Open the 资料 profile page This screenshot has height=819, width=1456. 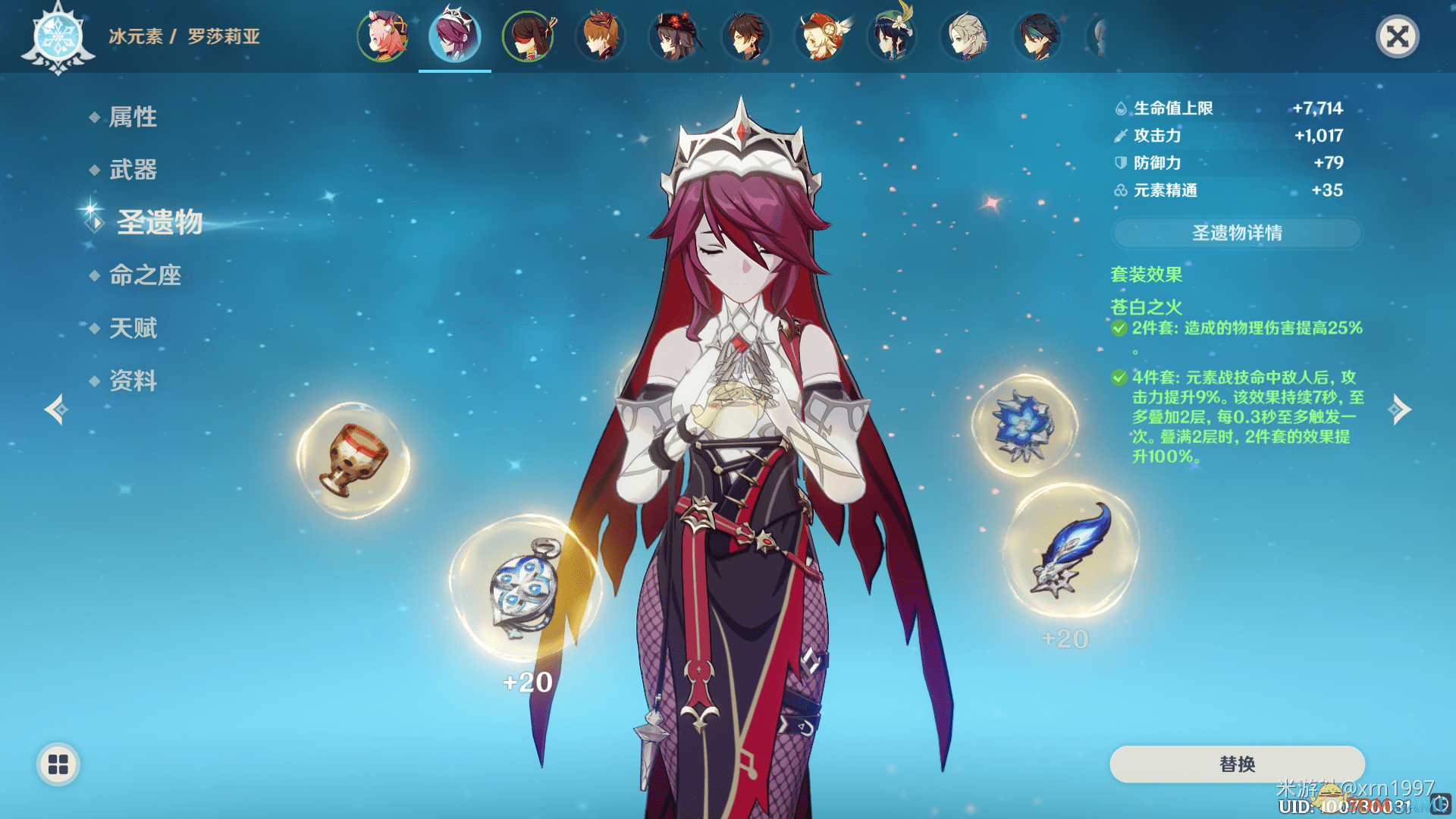coord(133,380)
